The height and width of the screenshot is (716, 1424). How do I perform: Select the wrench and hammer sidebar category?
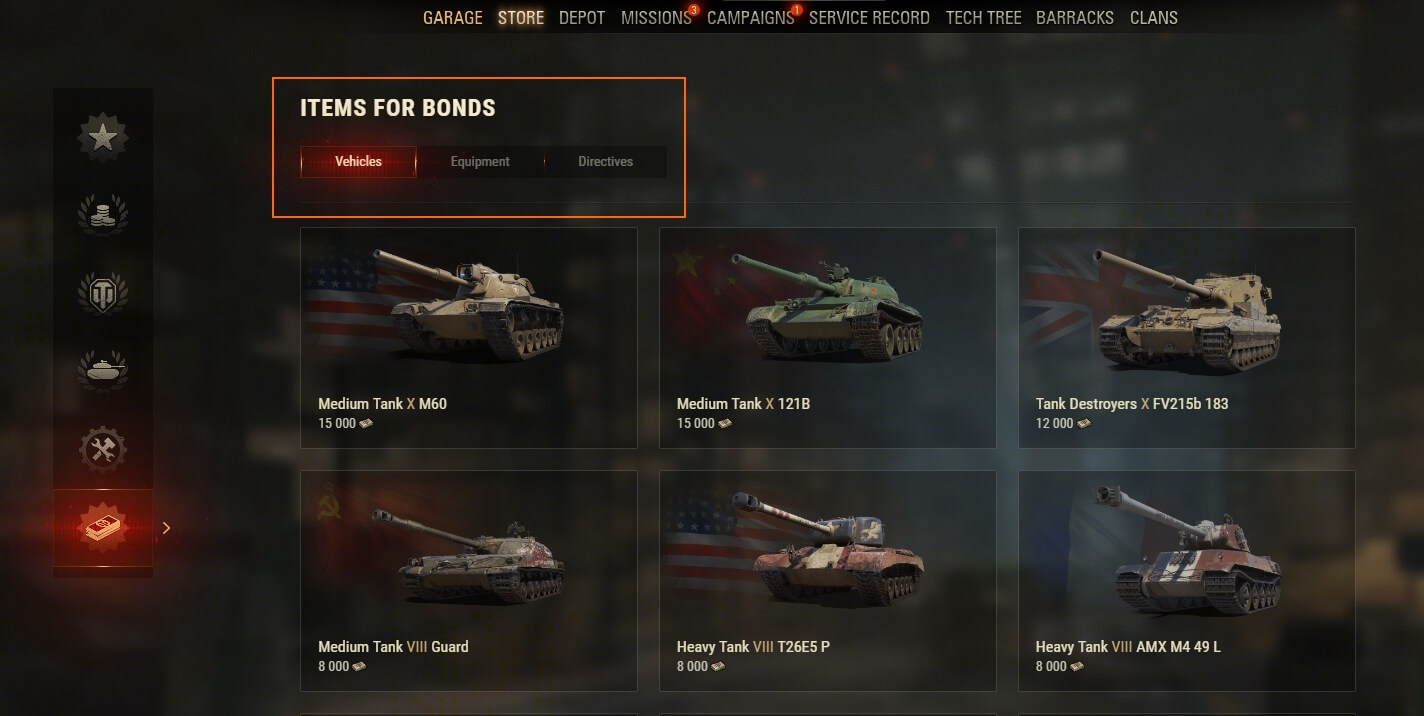pyautogui.click(x=103, y=449)
